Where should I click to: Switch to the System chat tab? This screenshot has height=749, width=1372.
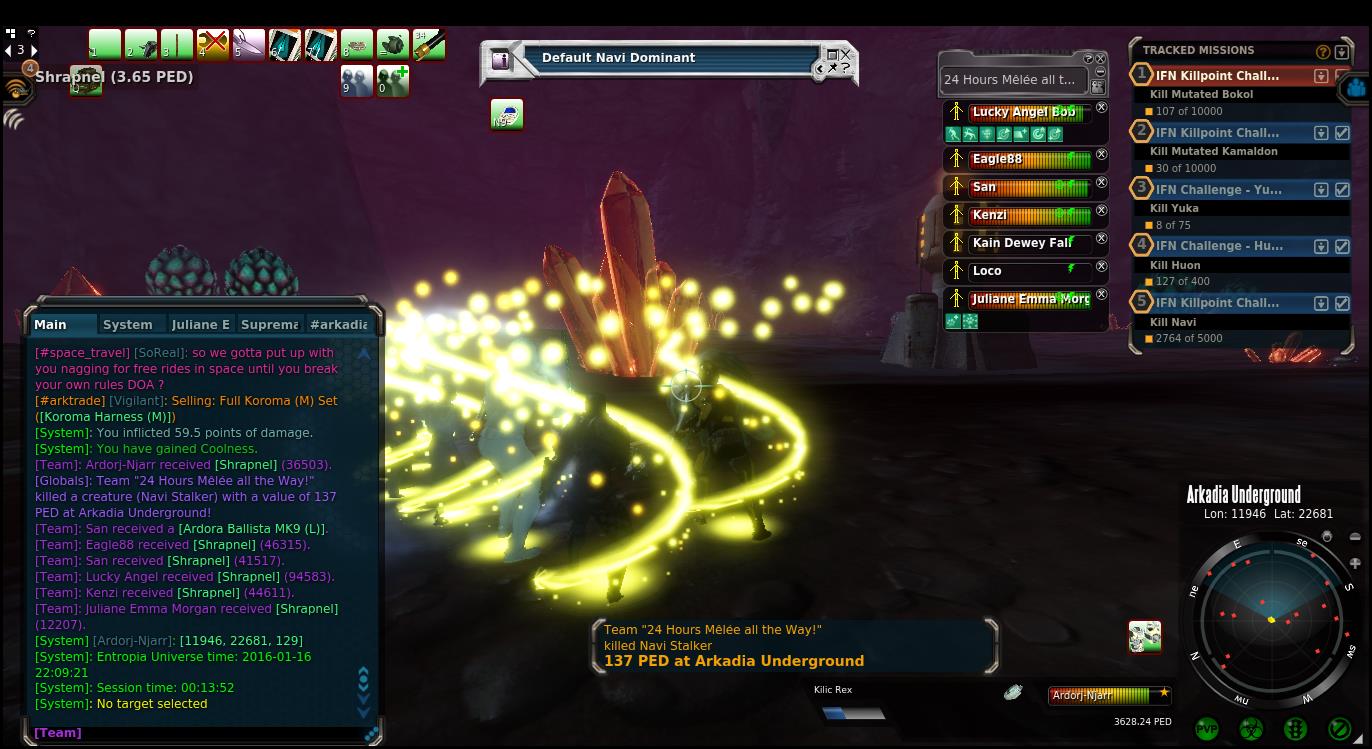coord(128,324)
